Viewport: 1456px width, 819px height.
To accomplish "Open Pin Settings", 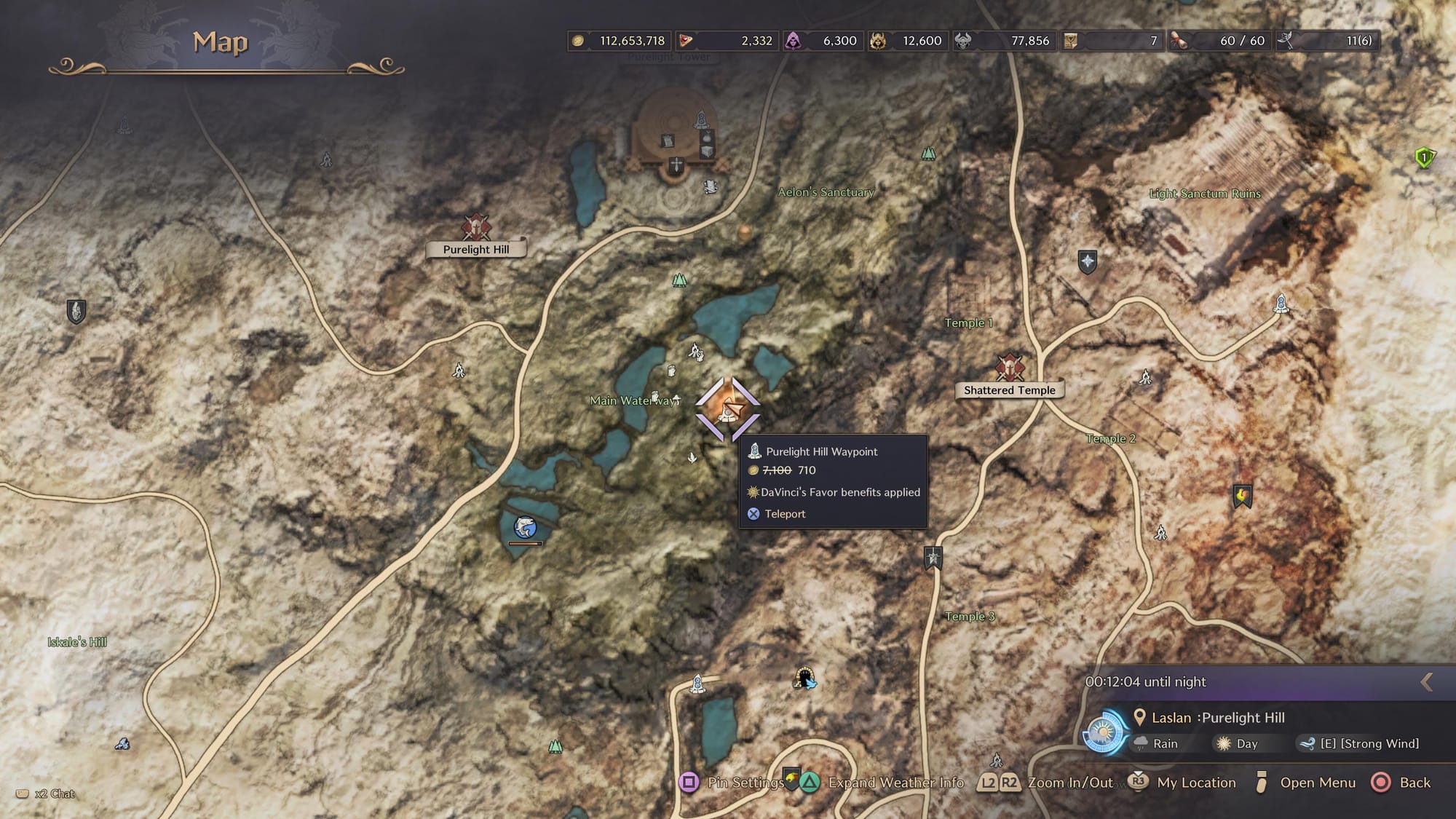I will click(x=735, y=783).
